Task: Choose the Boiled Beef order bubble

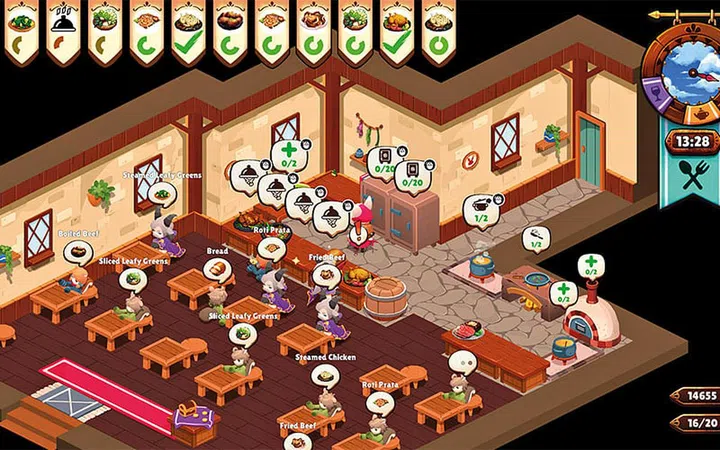Action: pyautogui.click(x=76, y=250)
